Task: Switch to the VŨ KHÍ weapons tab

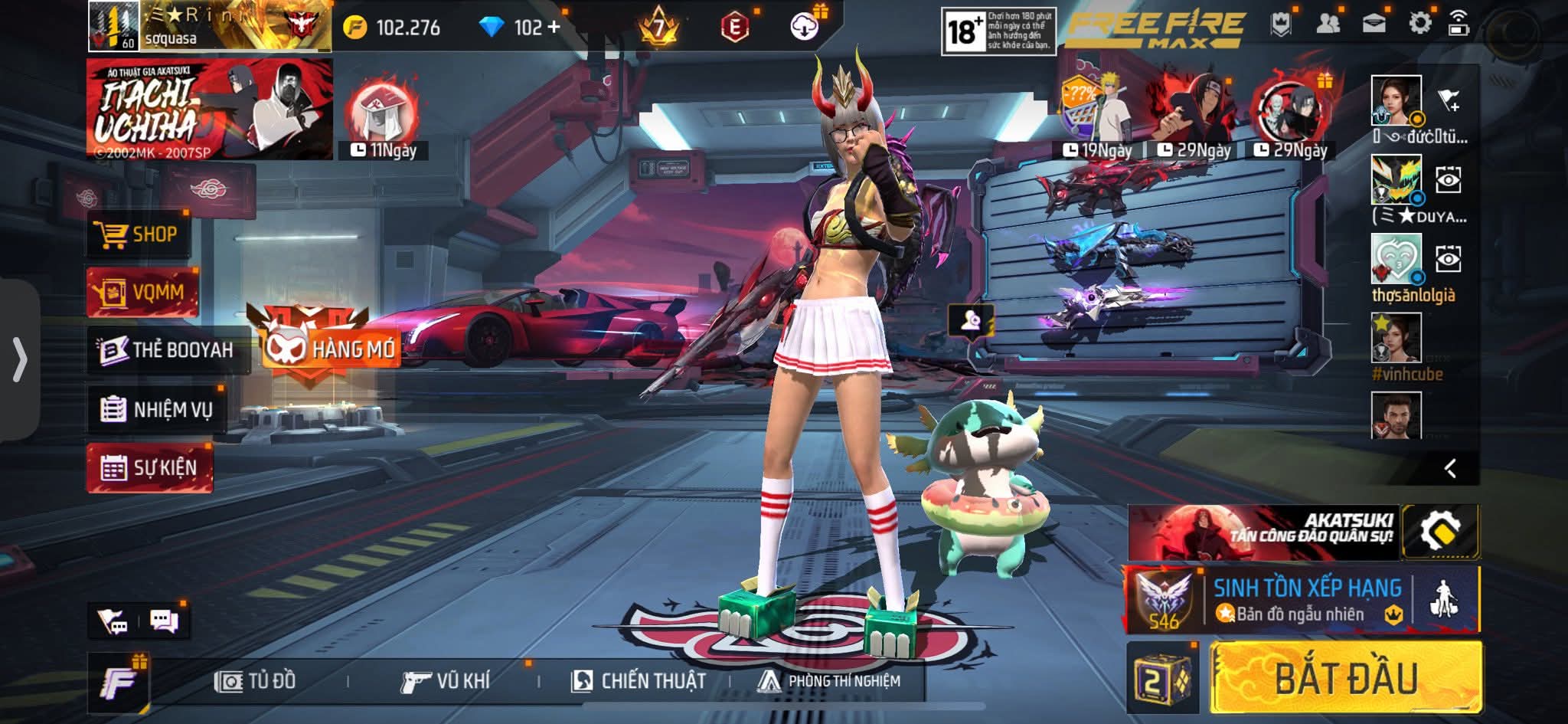Action: (x=445, y=680)
